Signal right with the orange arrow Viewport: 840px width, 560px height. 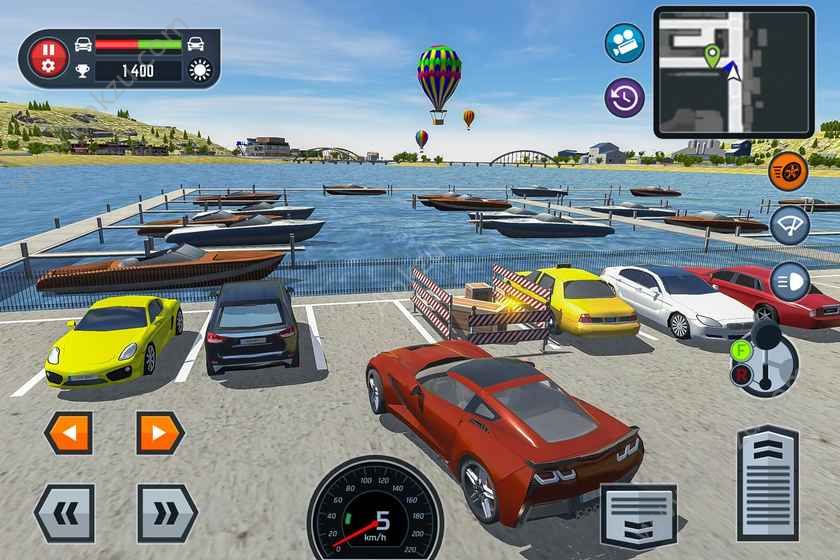click(x=160, y=433)
